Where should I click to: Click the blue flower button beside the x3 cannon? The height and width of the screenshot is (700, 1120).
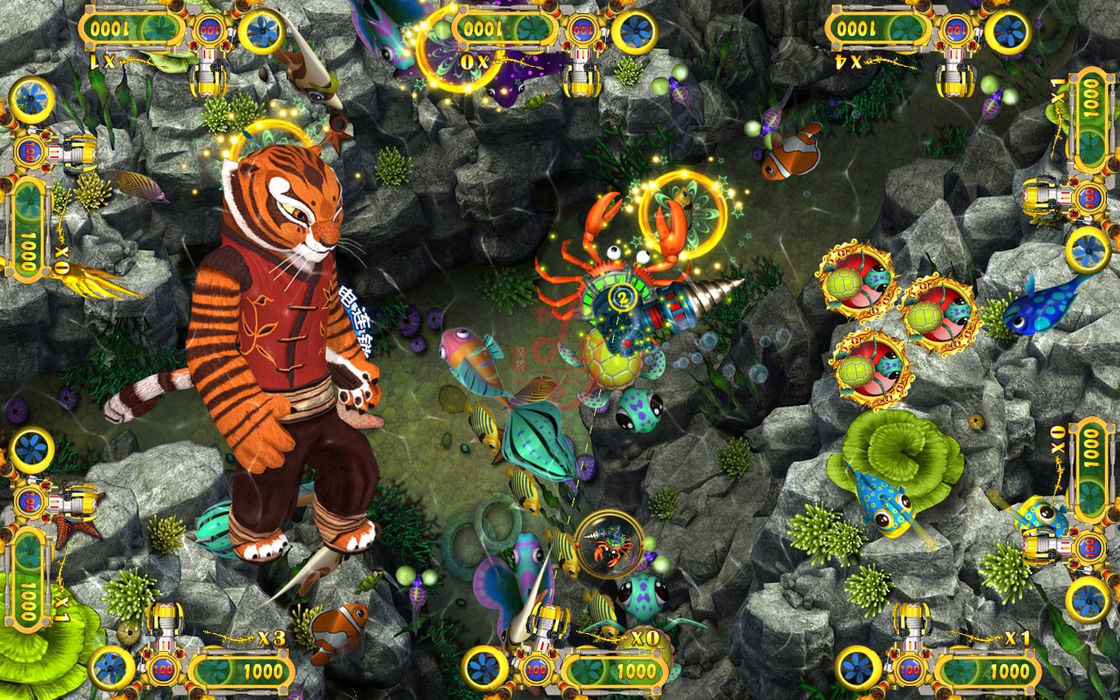(110, 667)
